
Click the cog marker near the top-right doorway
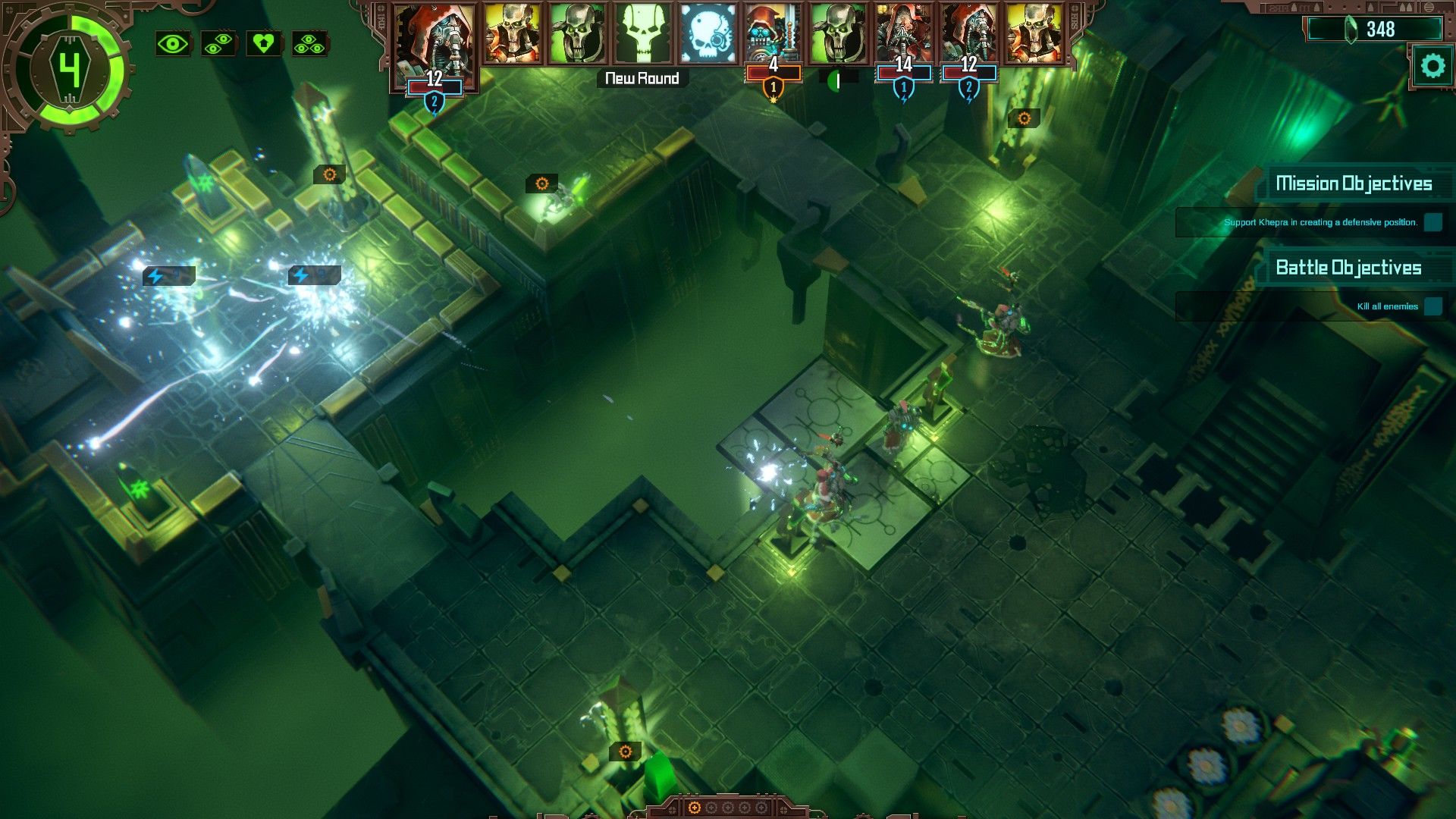[1025, 118]
